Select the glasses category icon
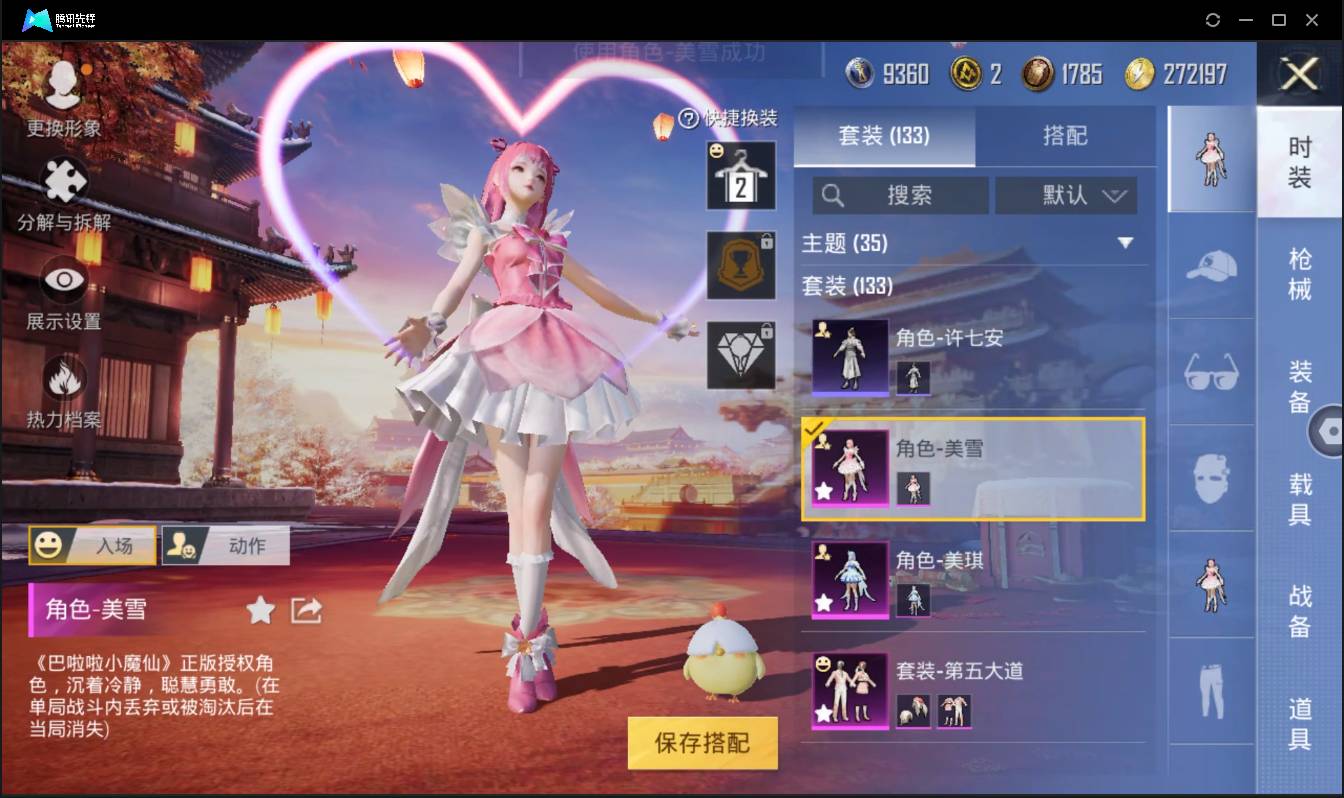Image resolution: width=1344 pixels, height=798 pixels. click(1210, 373)
